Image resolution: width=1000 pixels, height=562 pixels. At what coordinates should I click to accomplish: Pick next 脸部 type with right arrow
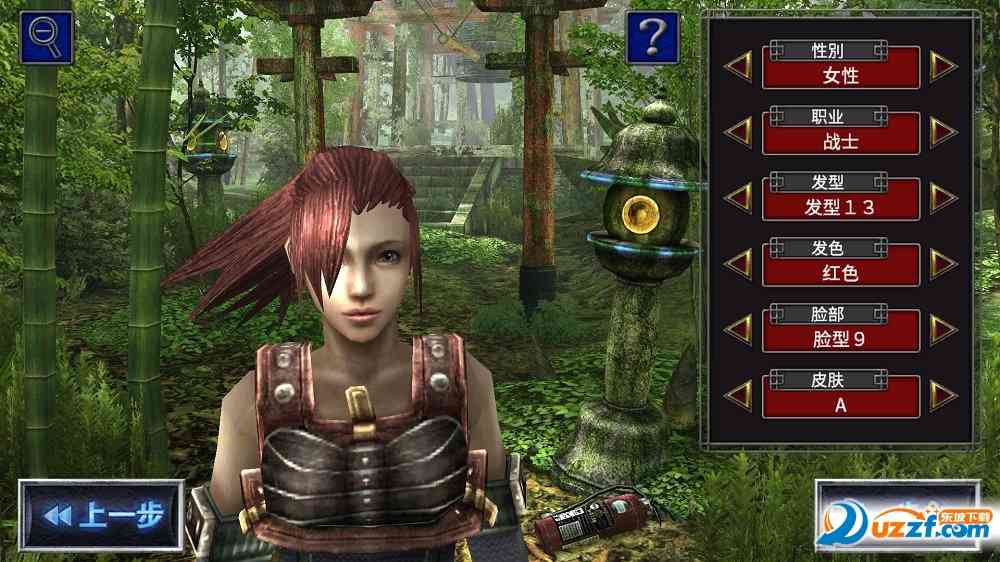943,330
